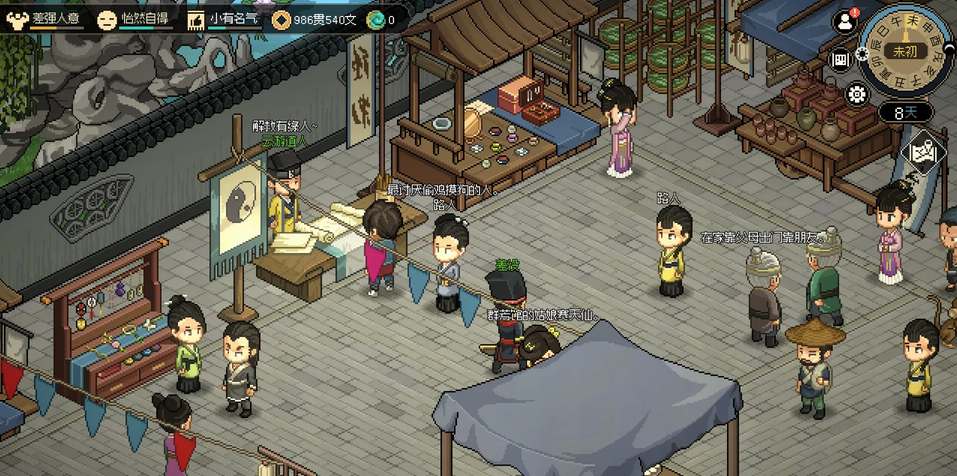Click the copper coin money icon
957x476 pixels.
(281, 19)
